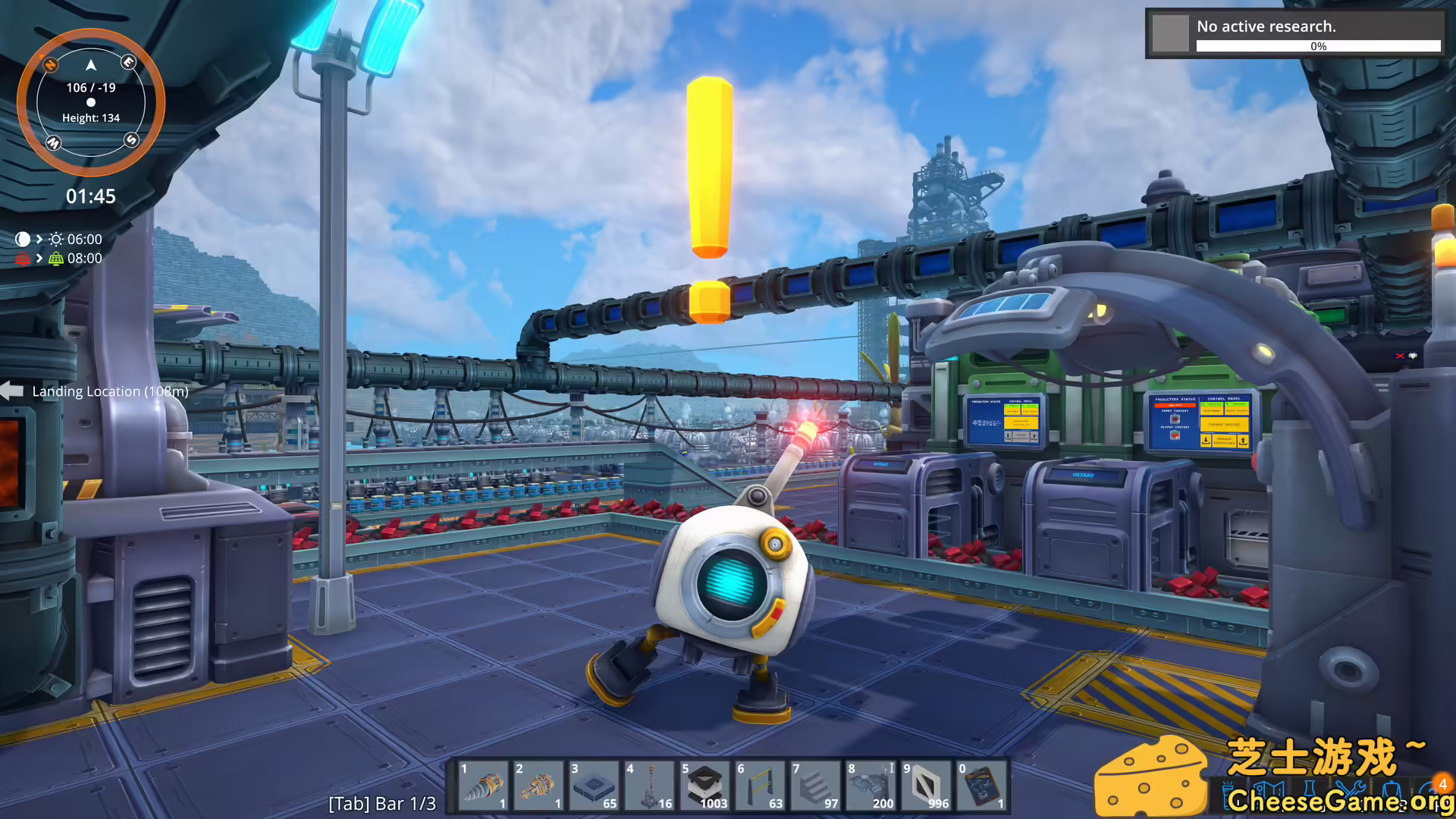
Task: Open the map icon in the corner menu
Action: click(x=1268, y=789)
